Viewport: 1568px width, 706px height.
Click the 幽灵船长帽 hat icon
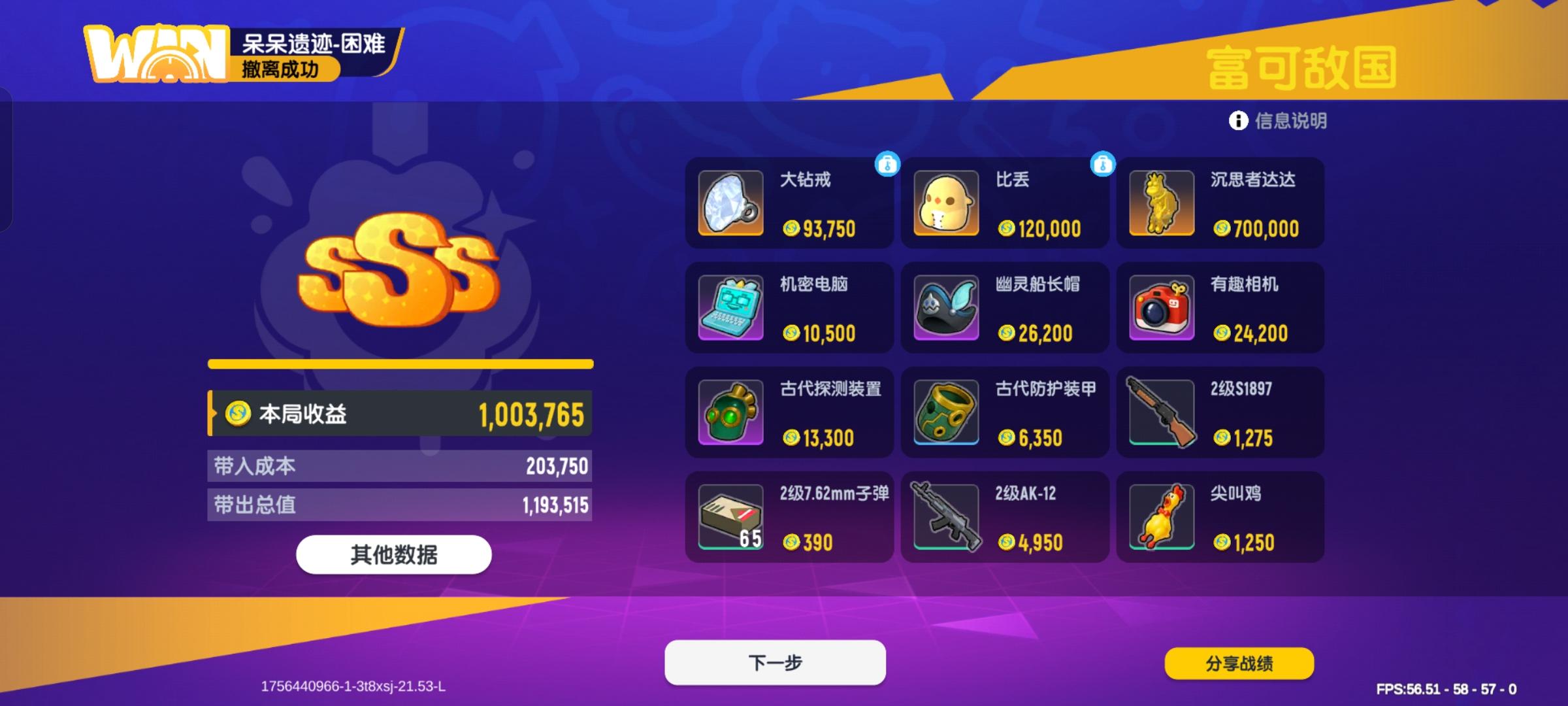[945, 309]
